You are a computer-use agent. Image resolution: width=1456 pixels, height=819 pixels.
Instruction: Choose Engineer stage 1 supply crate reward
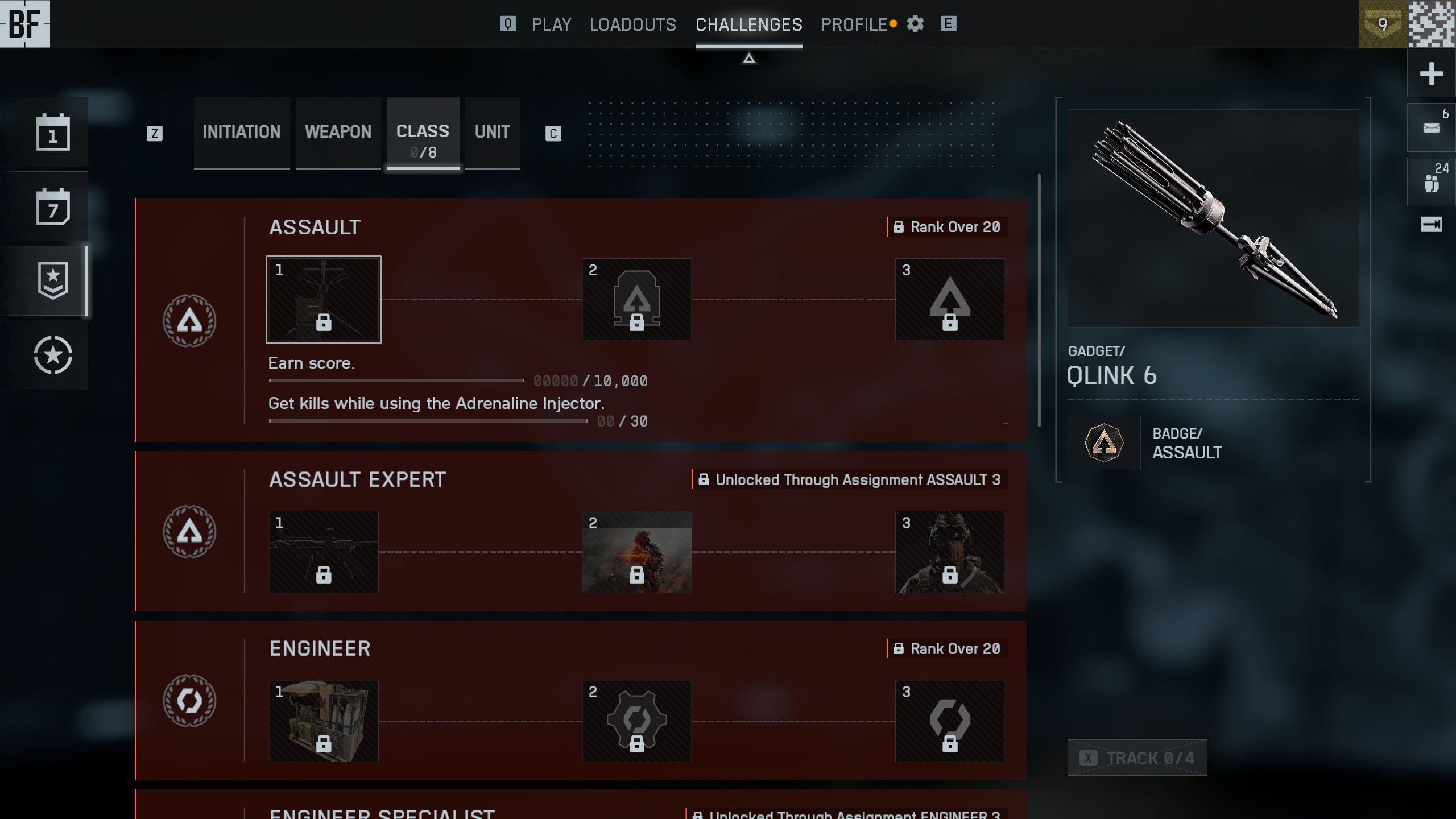[x=324, y=721]
